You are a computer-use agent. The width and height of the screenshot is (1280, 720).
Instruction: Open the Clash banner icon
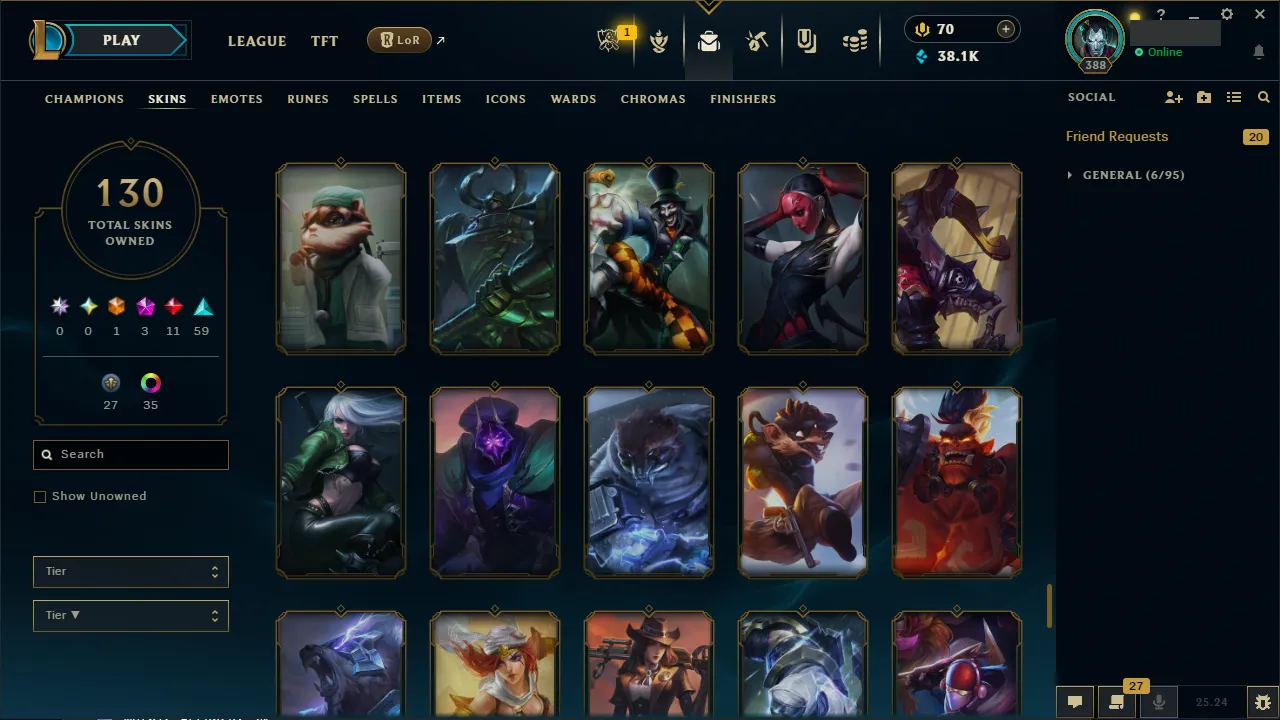pos(660,41)
